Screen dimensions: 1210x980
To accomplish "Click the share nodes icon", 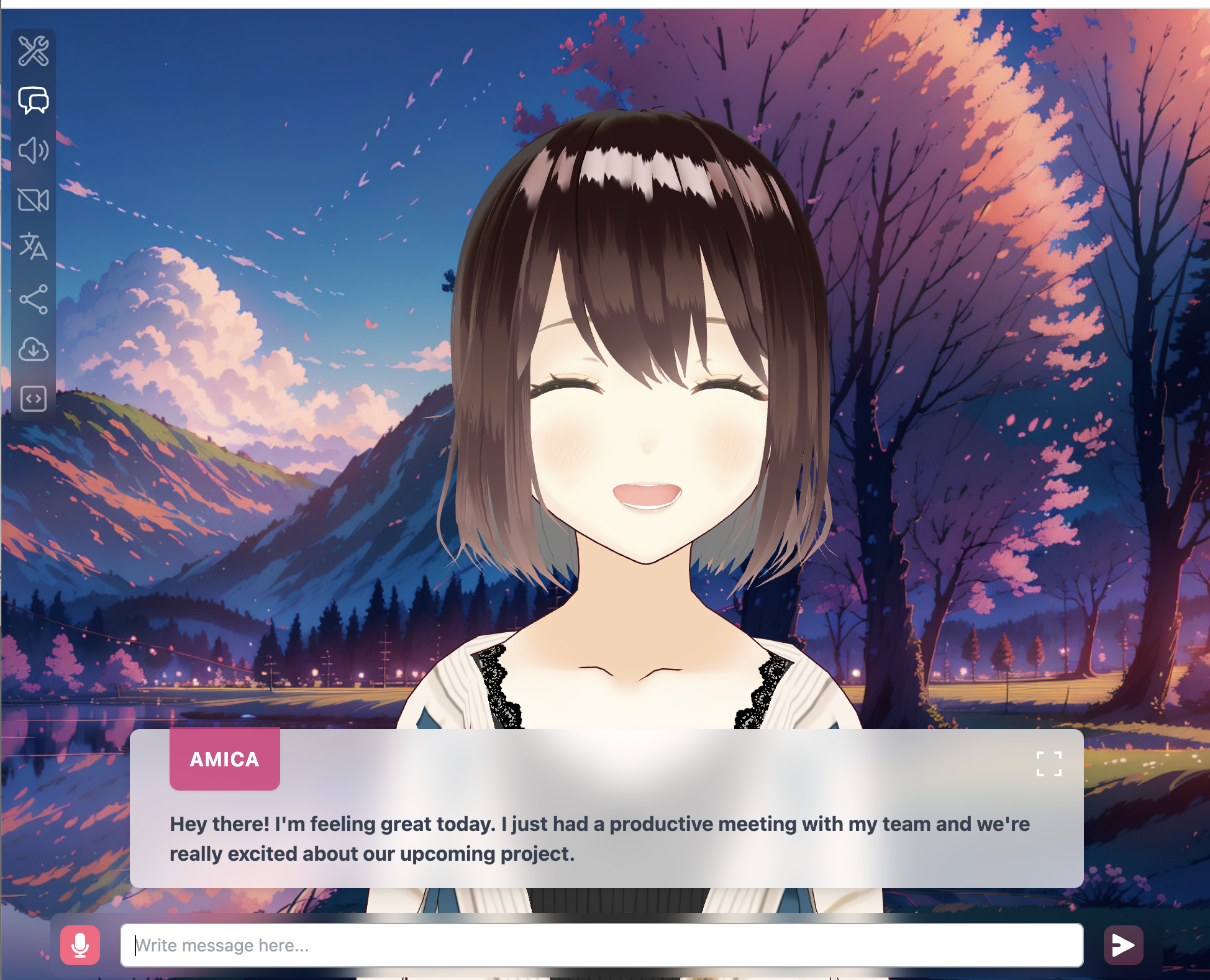I will click(34, 299).
